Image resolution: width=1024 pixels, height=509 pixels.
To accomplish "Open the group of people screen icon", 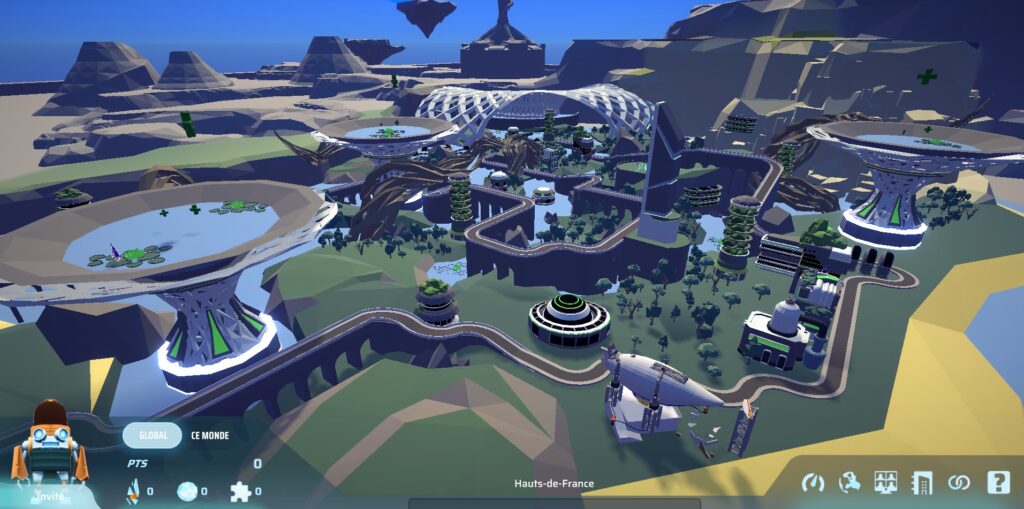I will point(885,483).
